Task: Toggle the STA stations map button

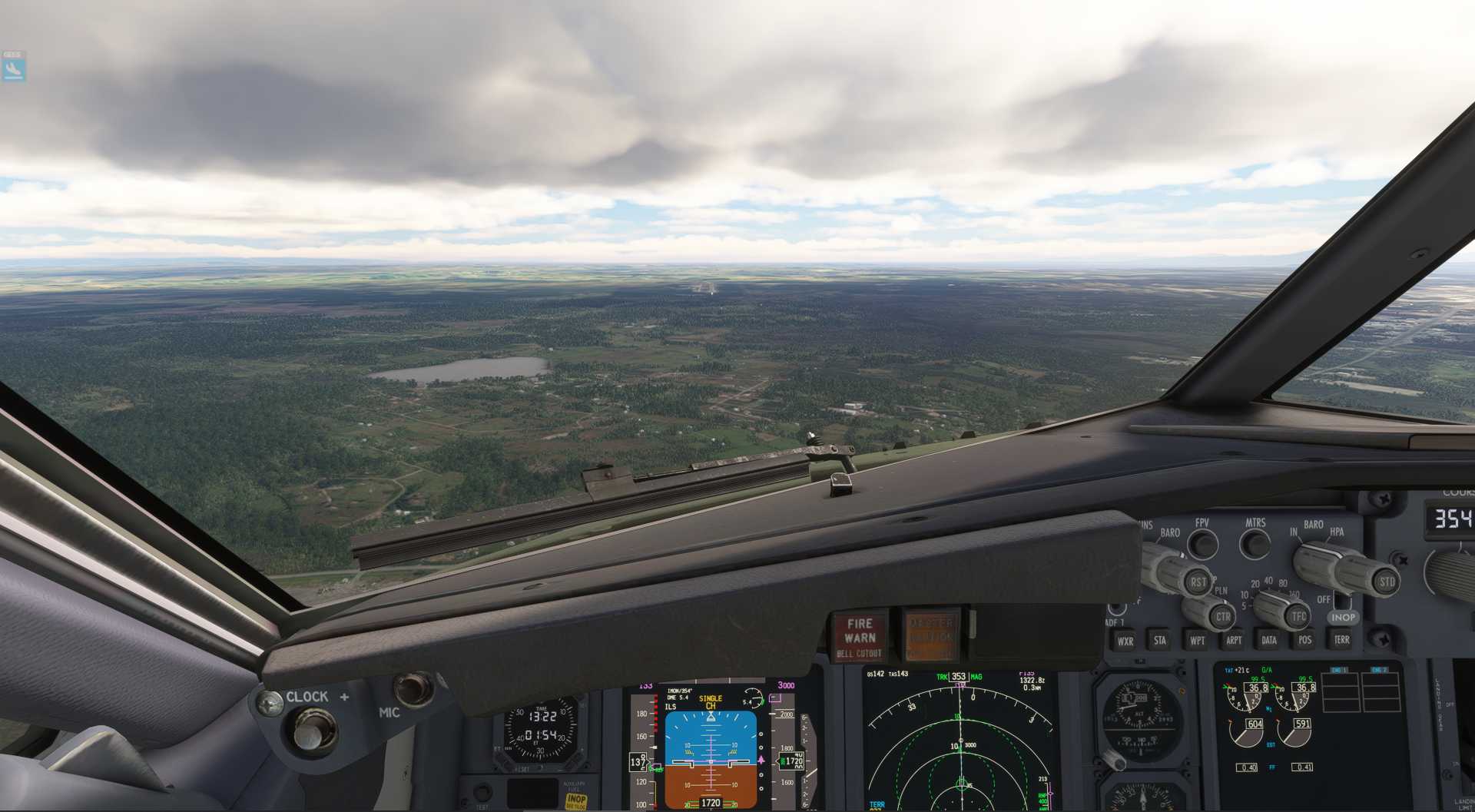Action: click(1160, 639)
